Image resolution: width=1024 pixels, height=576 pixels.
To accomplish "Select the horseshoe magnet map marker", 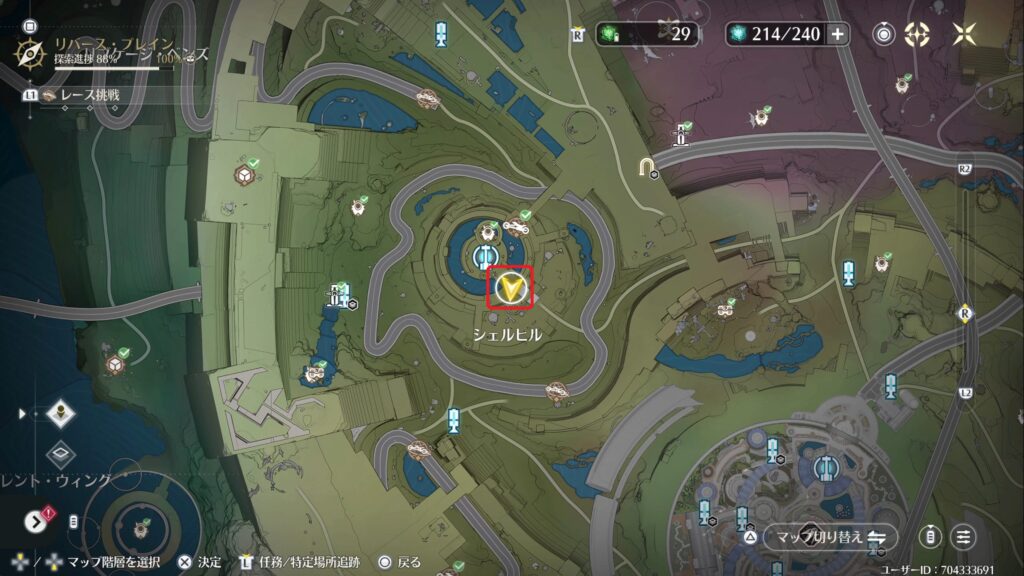I will tap(649, 164).
